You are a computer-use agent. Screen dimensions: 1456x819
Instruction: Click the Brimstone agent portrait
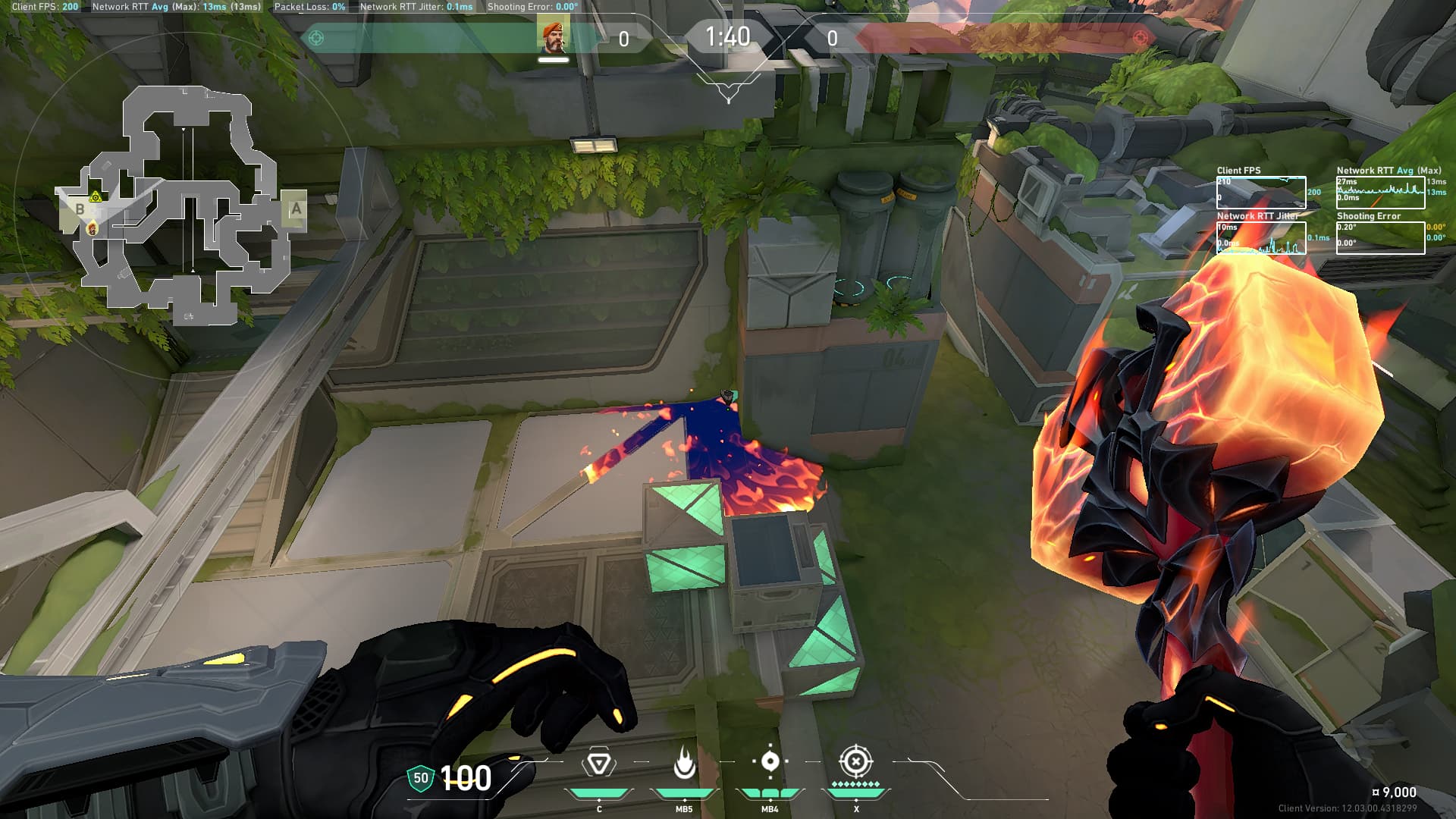[x=553, y=36]
